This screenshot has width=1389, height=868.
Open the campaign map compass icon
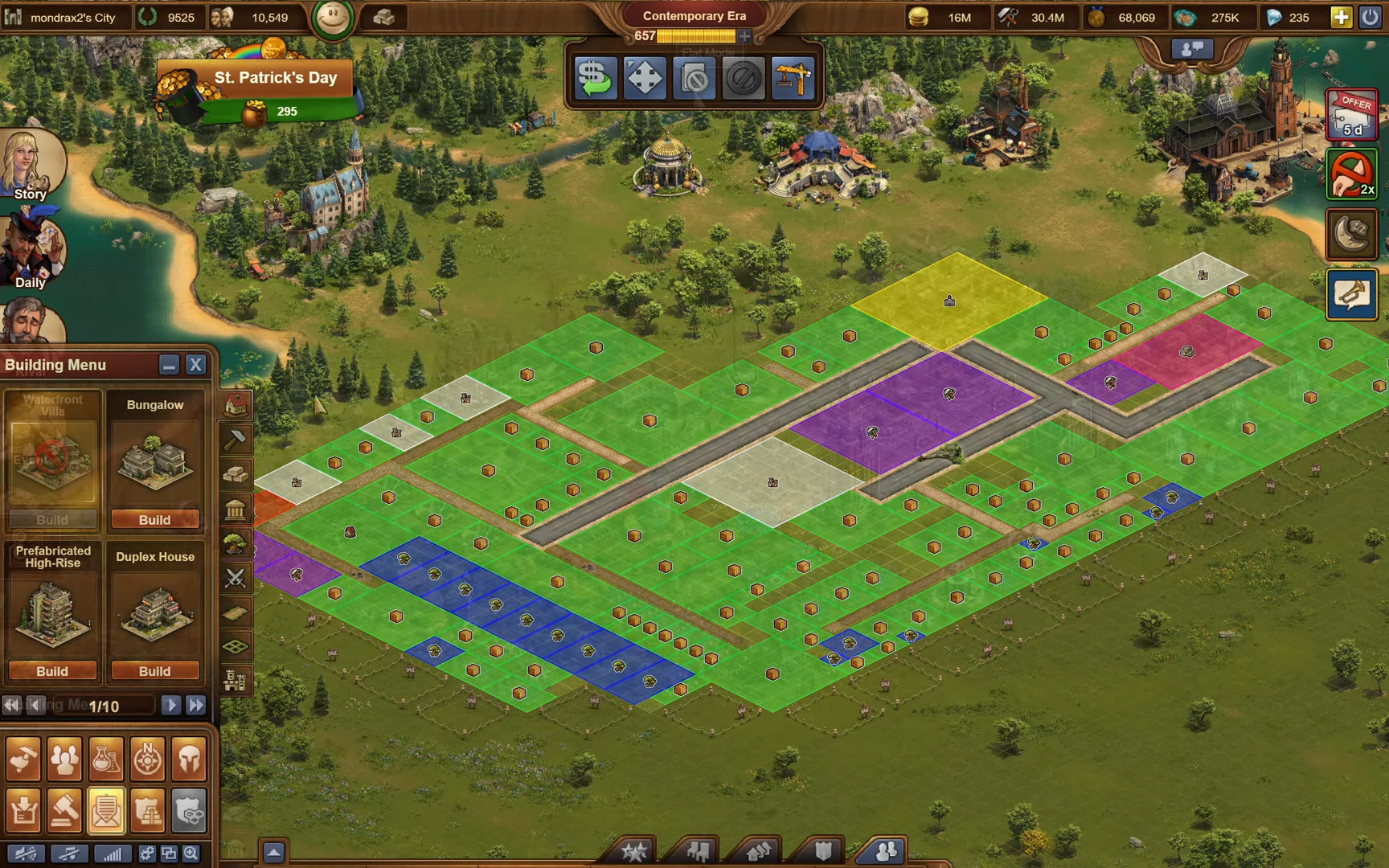point(148,758)
